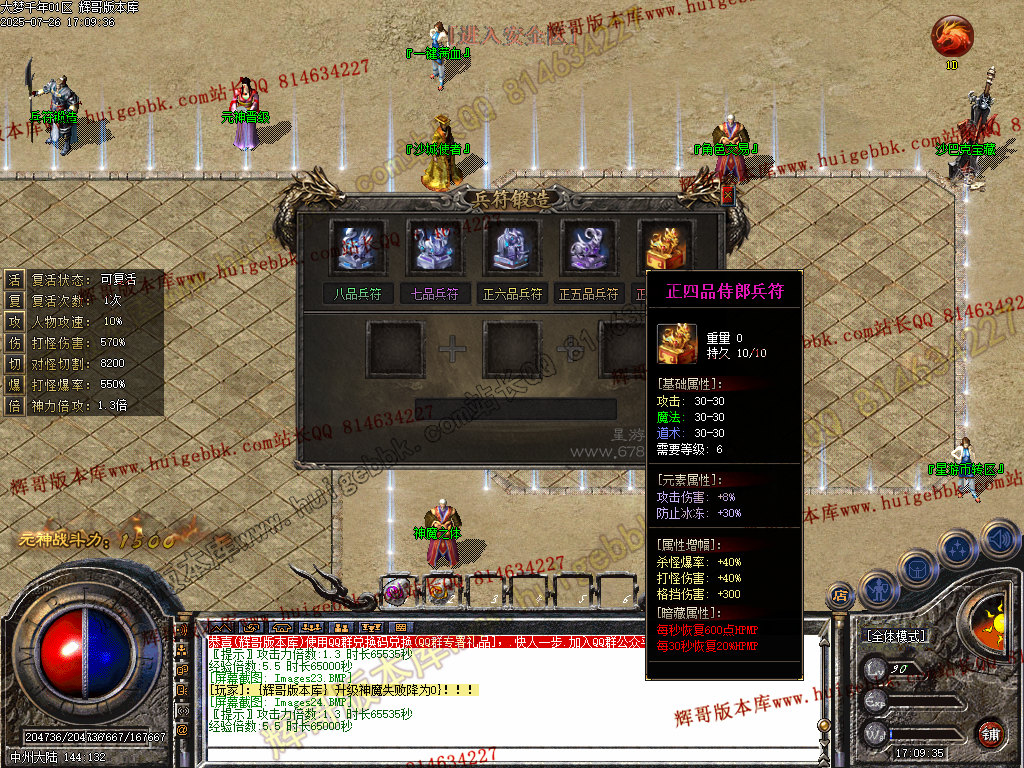The image size is (1024, 768).
Task: Open the 店 shop button
Action: tap(840, 597)
